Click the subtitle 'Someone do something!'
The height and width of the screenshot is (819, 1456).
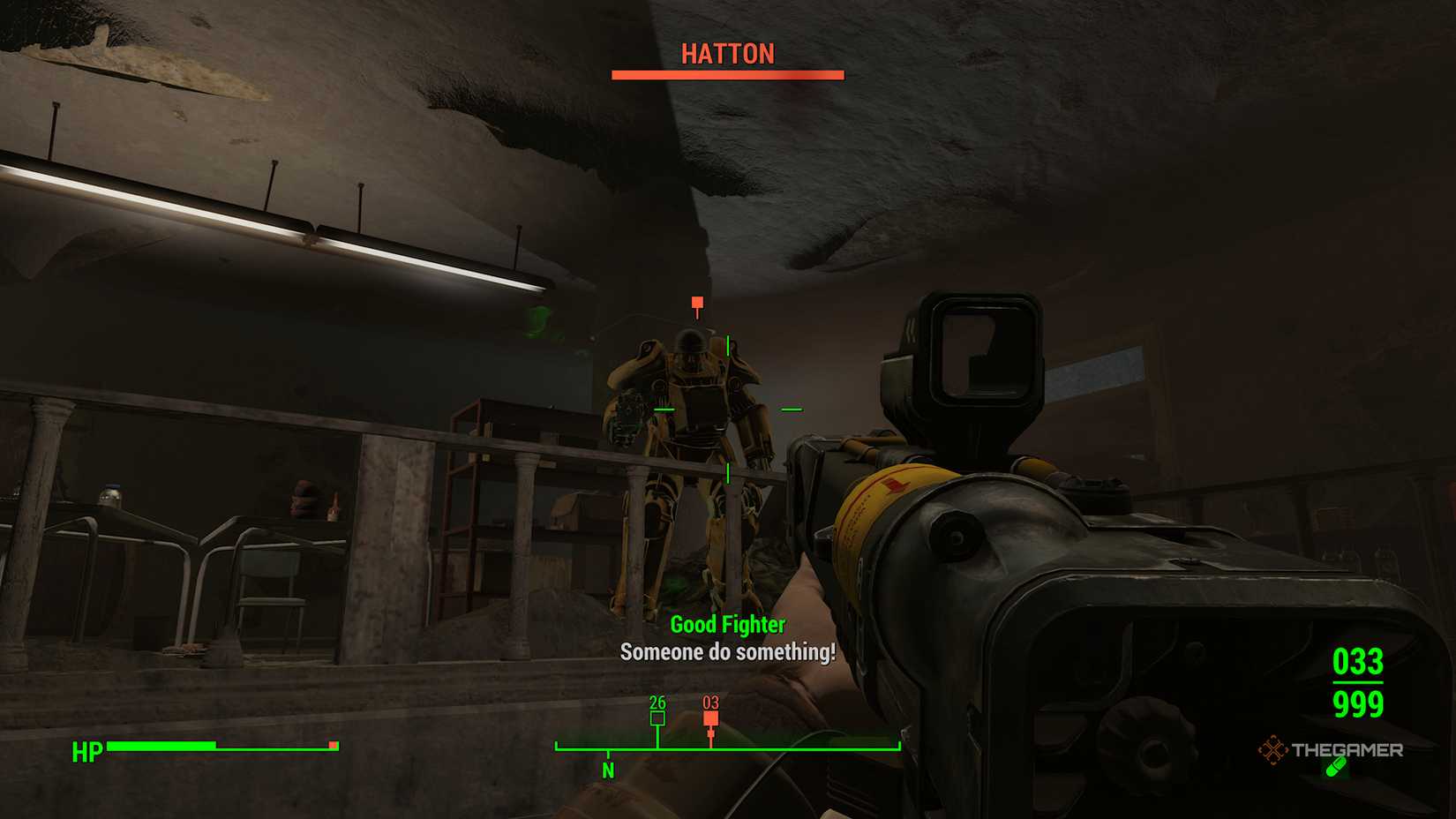click(x=727, y=655)
